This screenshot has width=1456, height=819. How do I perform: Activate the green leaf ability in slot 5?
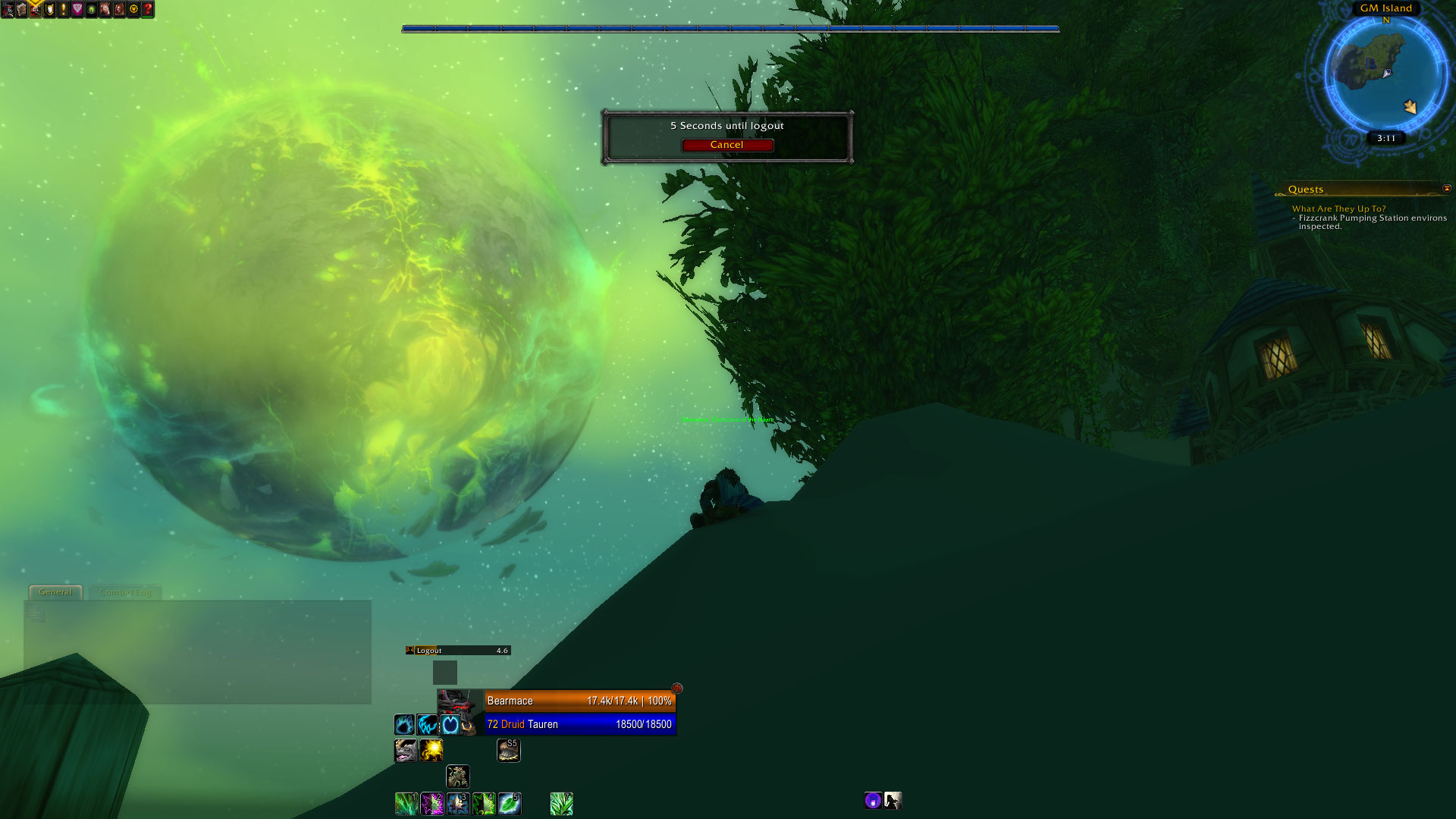(x=510, y=803)
